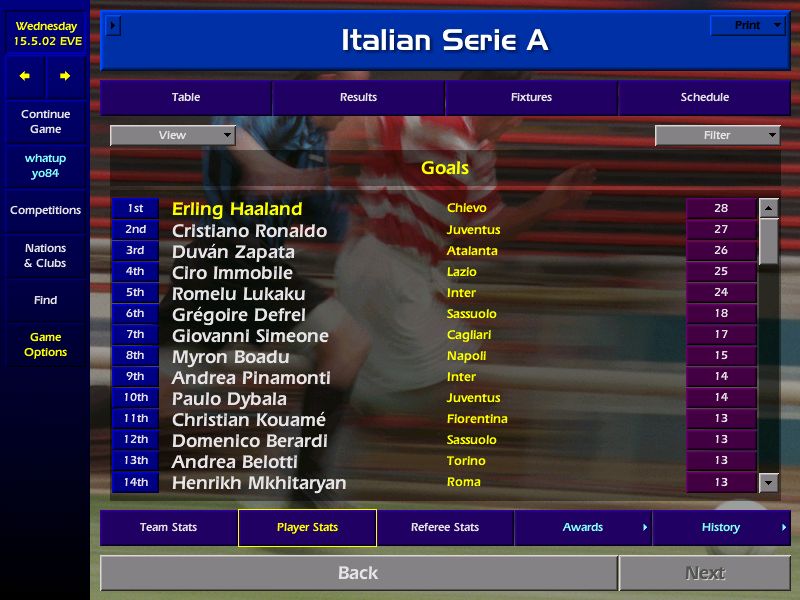Select Erling Haaland in goals list
Viewport: 800px width, 600px height.
coord(237,209)
